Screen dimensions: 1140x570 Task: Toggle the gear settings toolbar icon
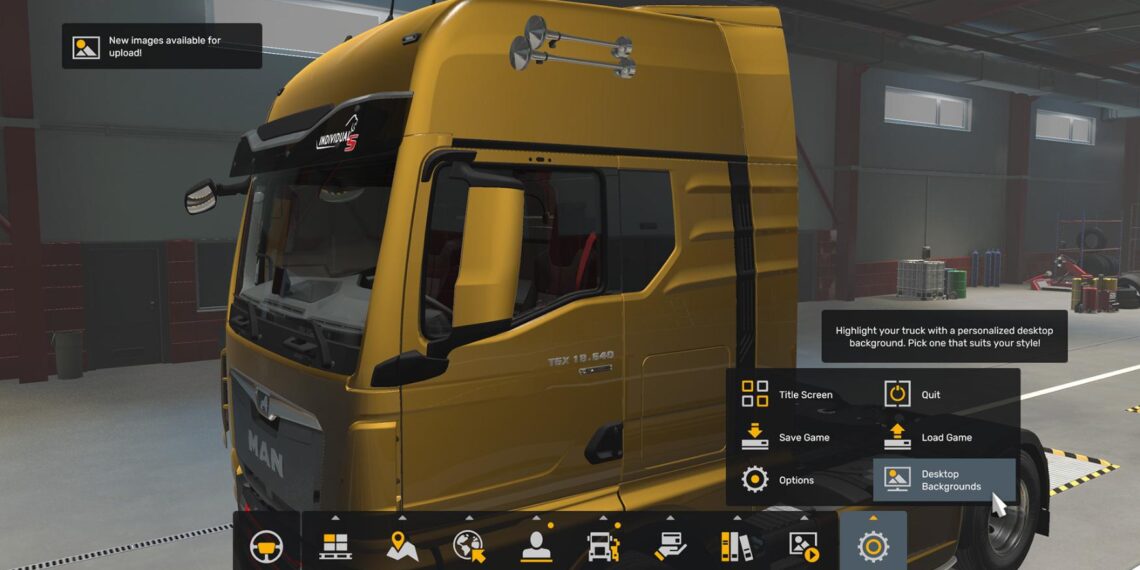[x=873, y=545]
